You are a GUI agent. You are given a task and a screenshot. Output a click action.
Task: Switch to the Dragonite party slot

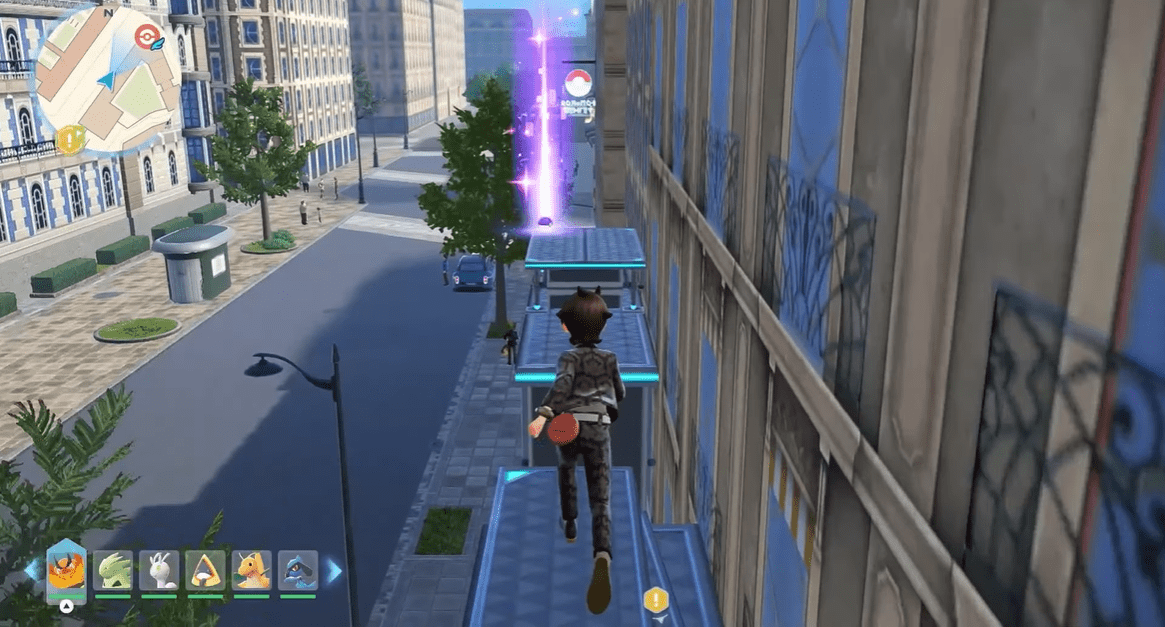click(x=252, y=570)
